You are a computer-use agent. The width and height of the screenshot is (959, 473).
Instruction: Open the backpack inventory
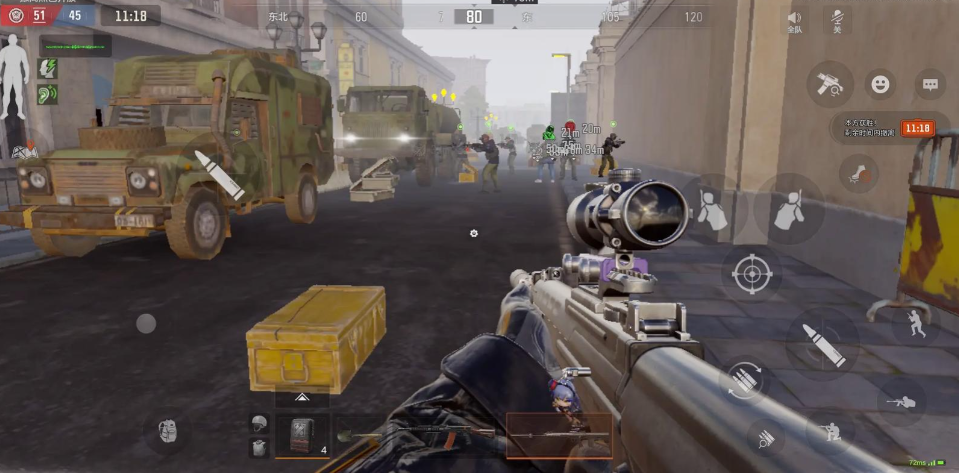pos(167,432)
